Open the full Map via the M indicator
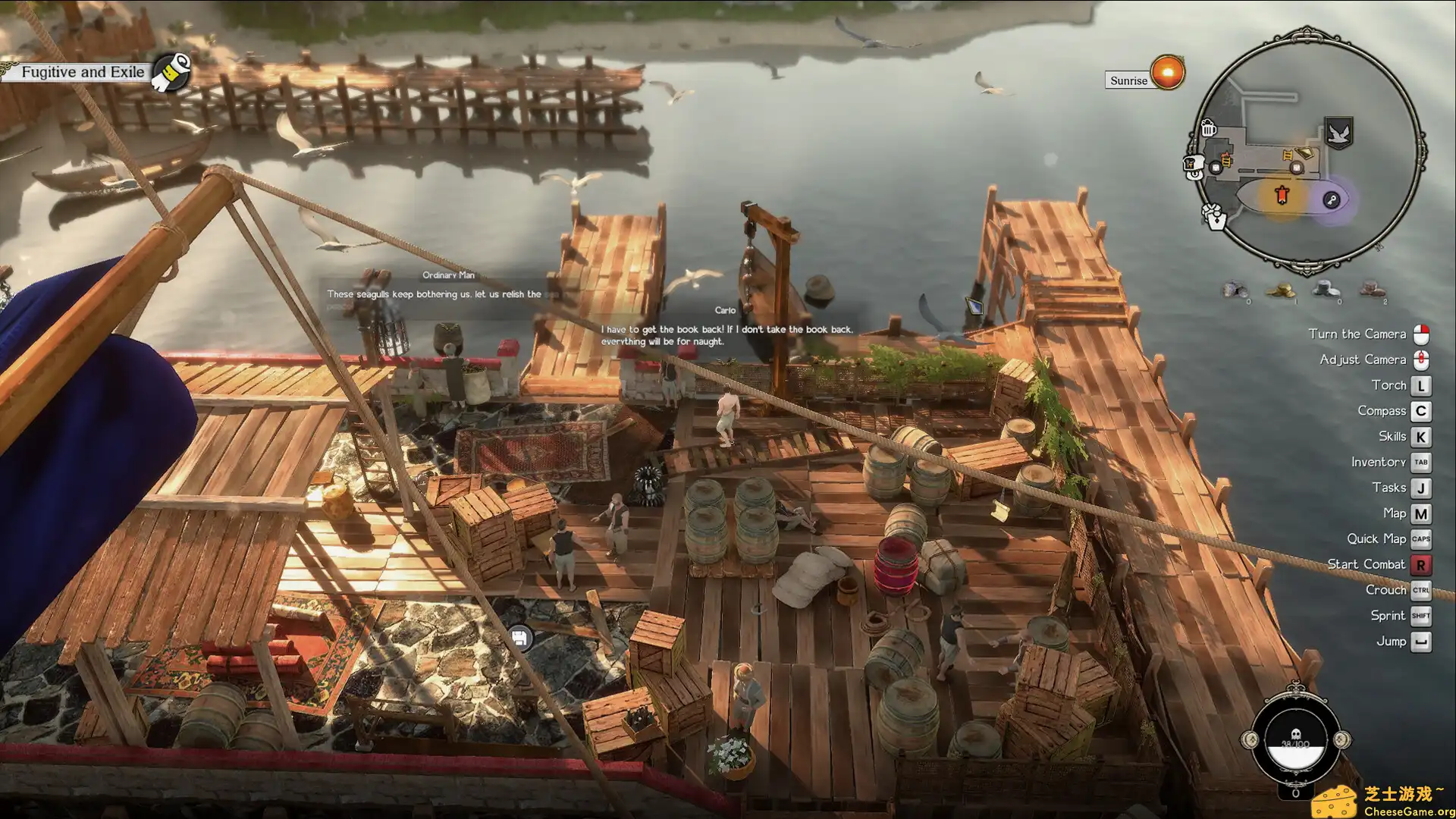 1421,513
